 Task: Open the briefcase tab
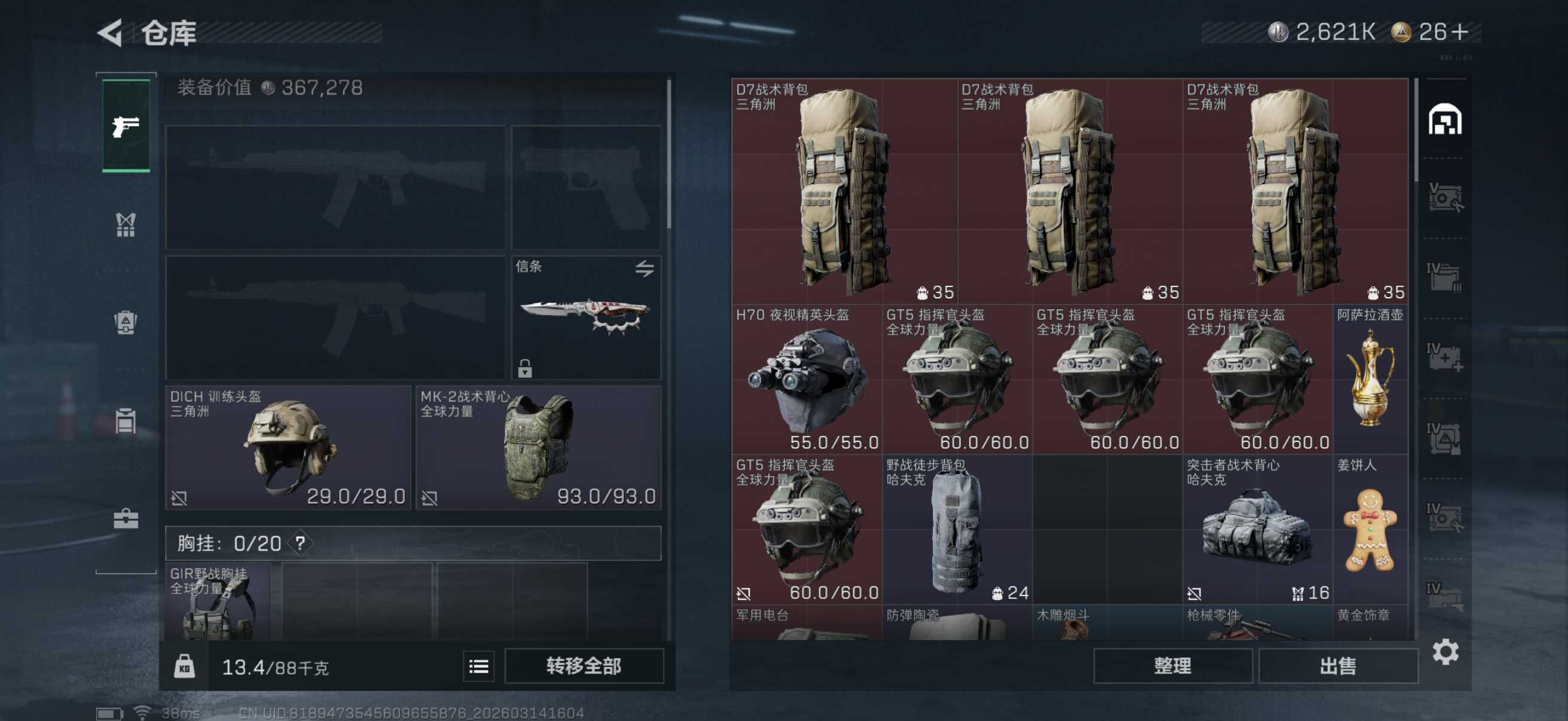click(x=126, y=519)
